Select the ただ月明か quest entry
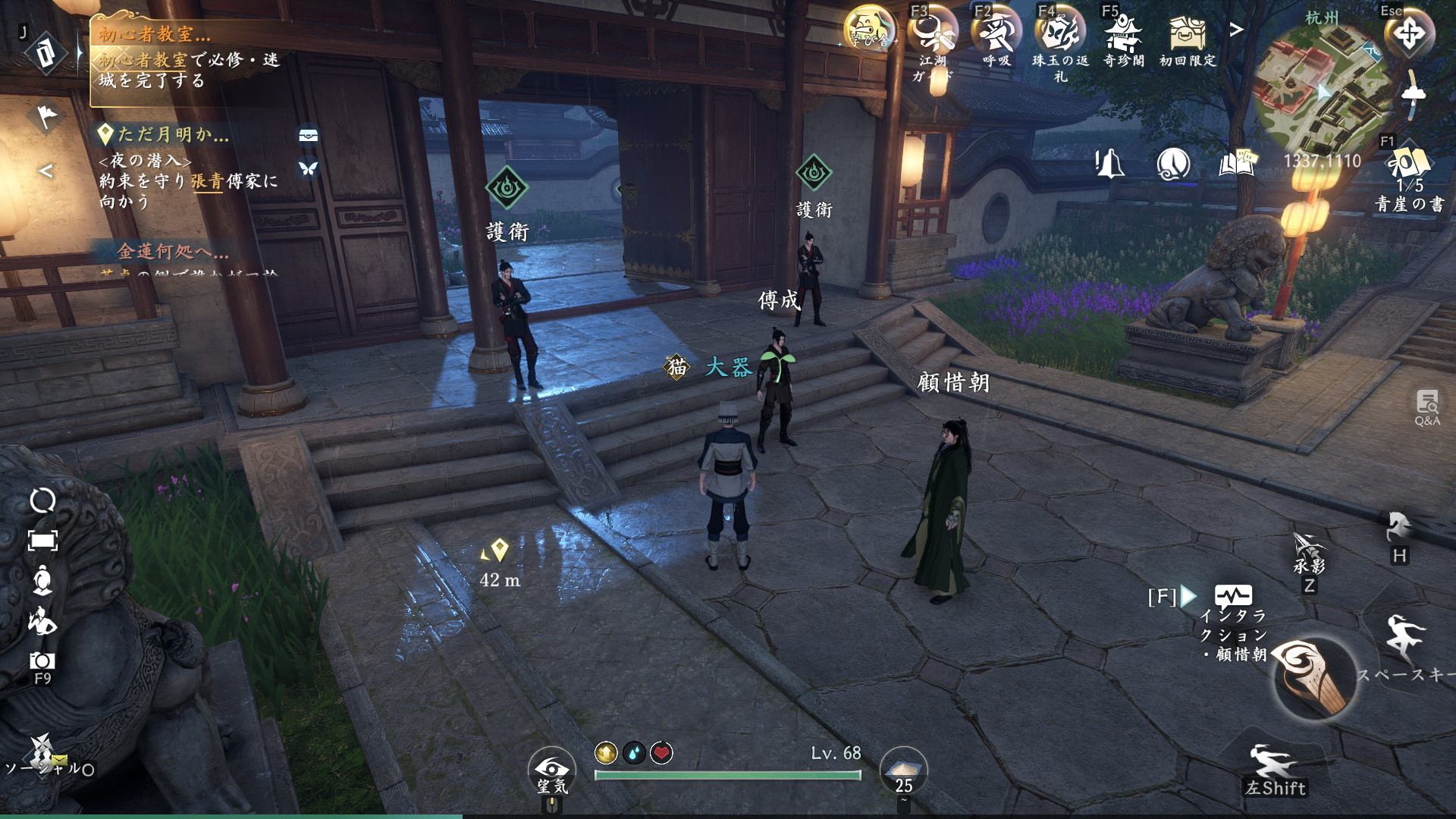 tap(173, 135)
